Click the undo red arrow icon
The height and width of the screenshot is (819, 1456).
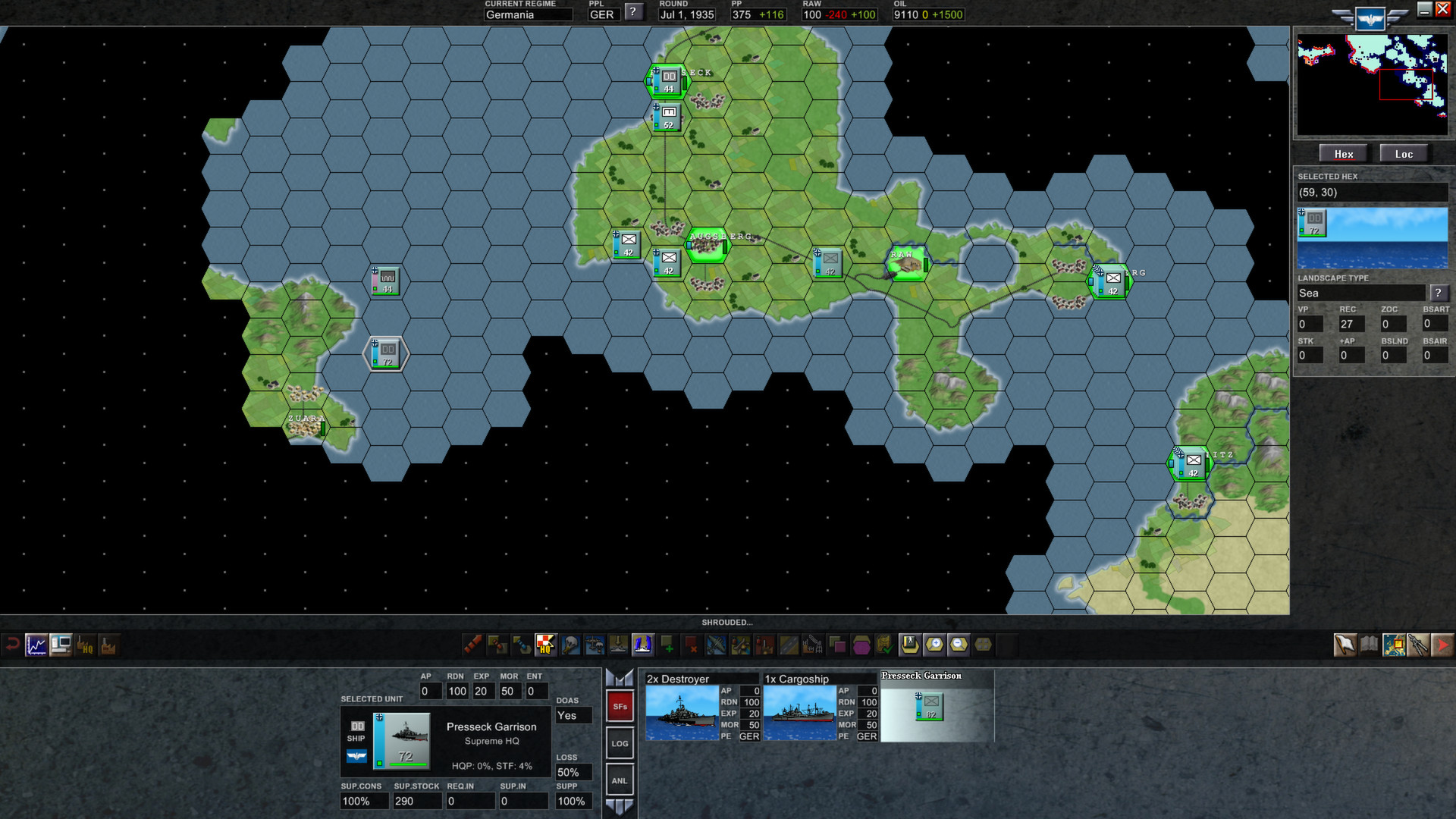[13, 646]
